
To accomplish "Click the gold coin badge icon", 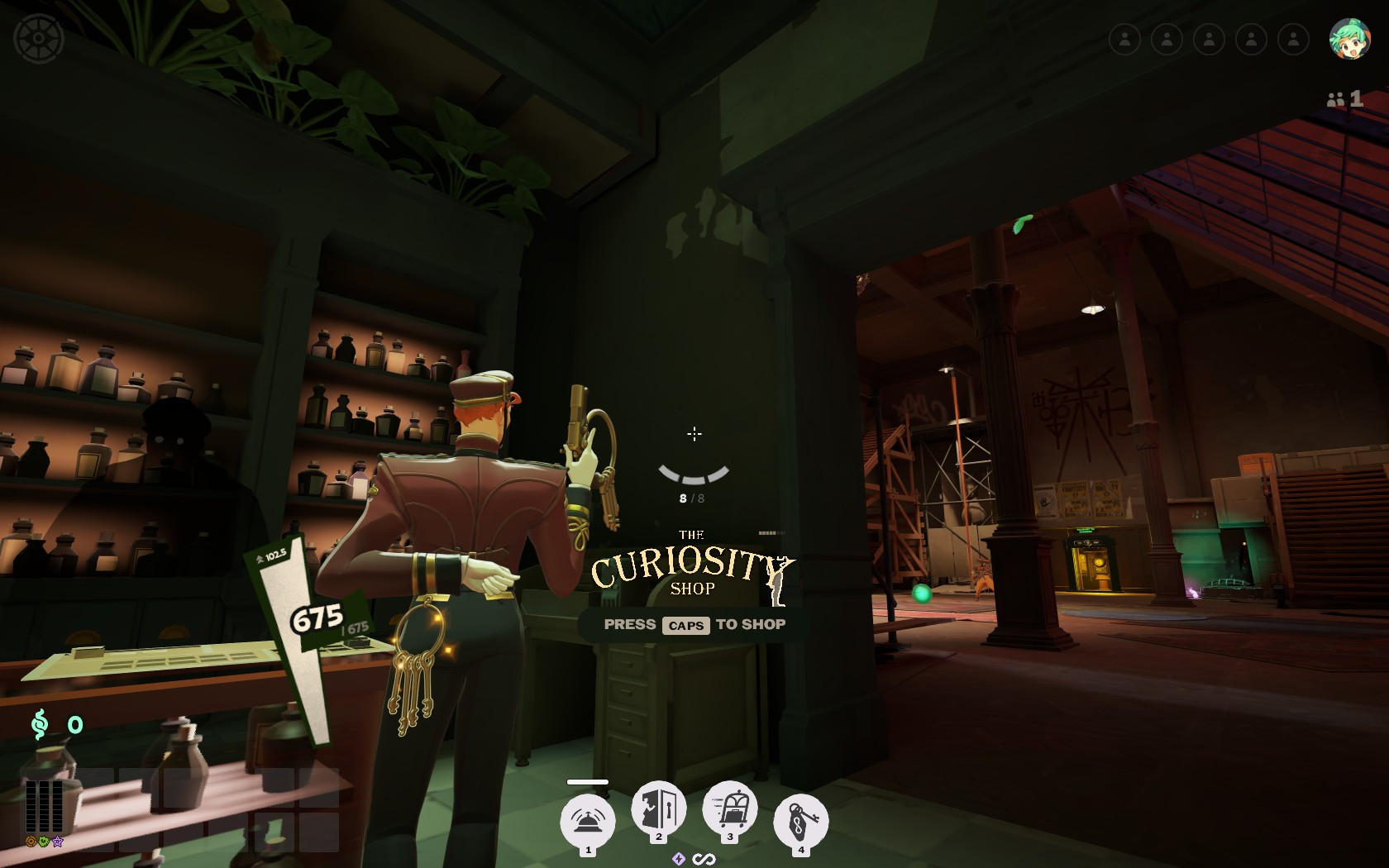I will coord(31,841).
